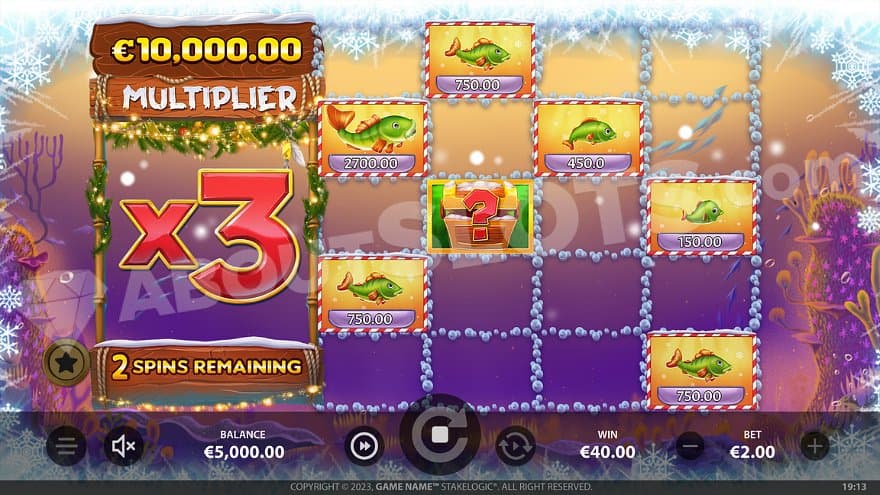Activate the fast-forward turbo button

point(364,445)
